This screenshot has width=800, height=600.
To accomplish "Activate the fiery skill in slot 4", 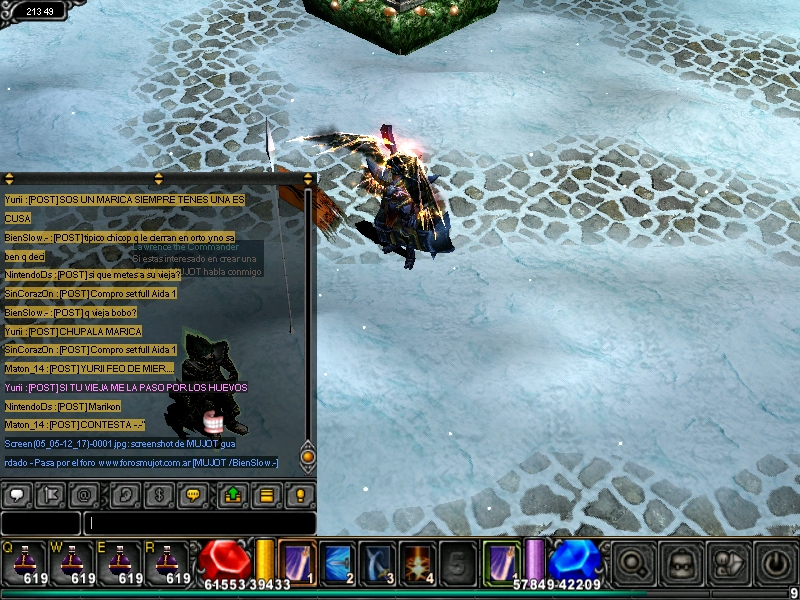I will (x=416, y=561).
